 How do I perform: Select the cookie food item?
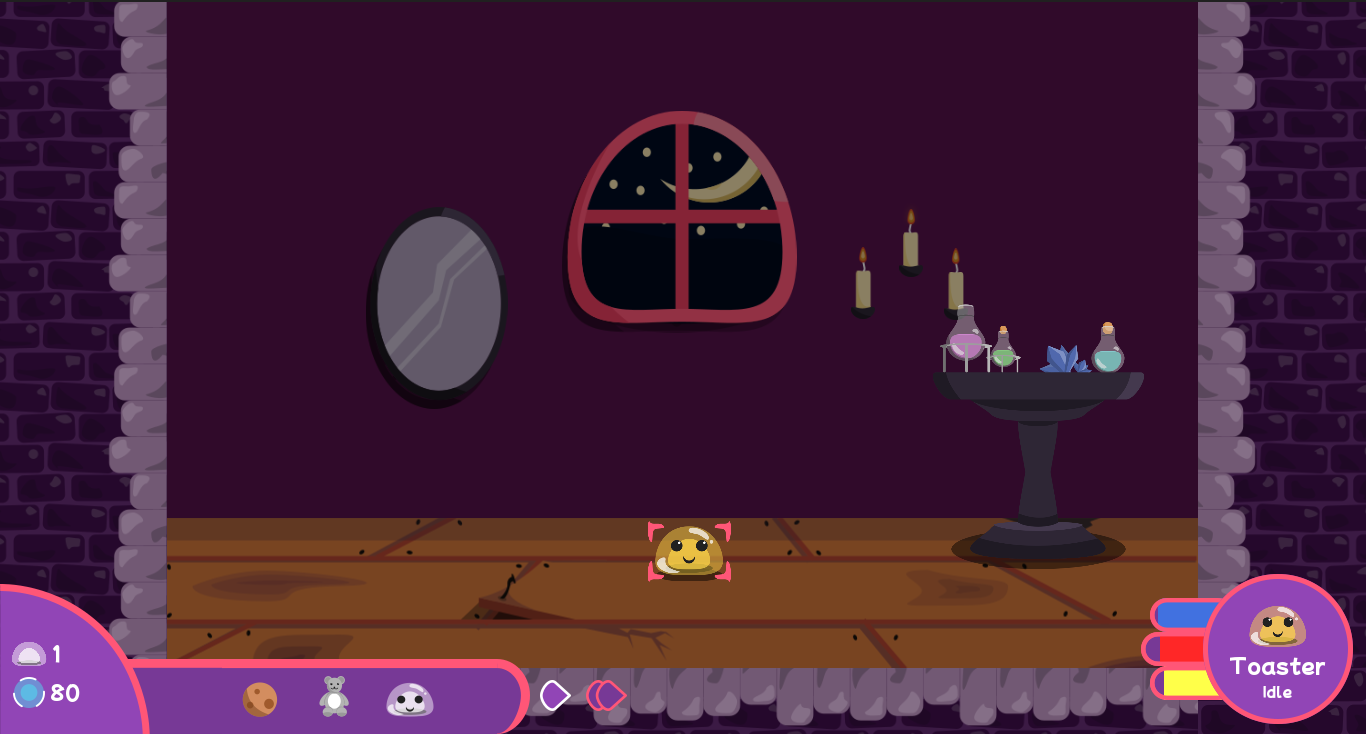(260, 699)
